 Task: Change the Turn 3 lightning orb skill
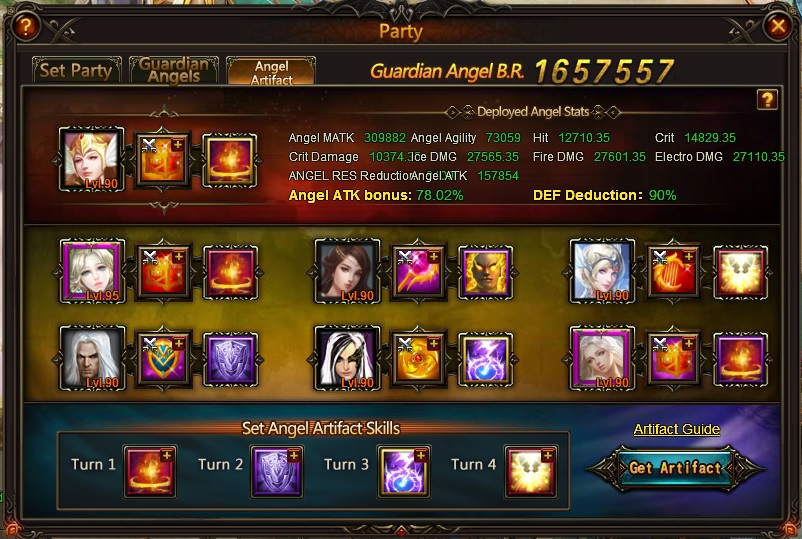tap(404, 472)
